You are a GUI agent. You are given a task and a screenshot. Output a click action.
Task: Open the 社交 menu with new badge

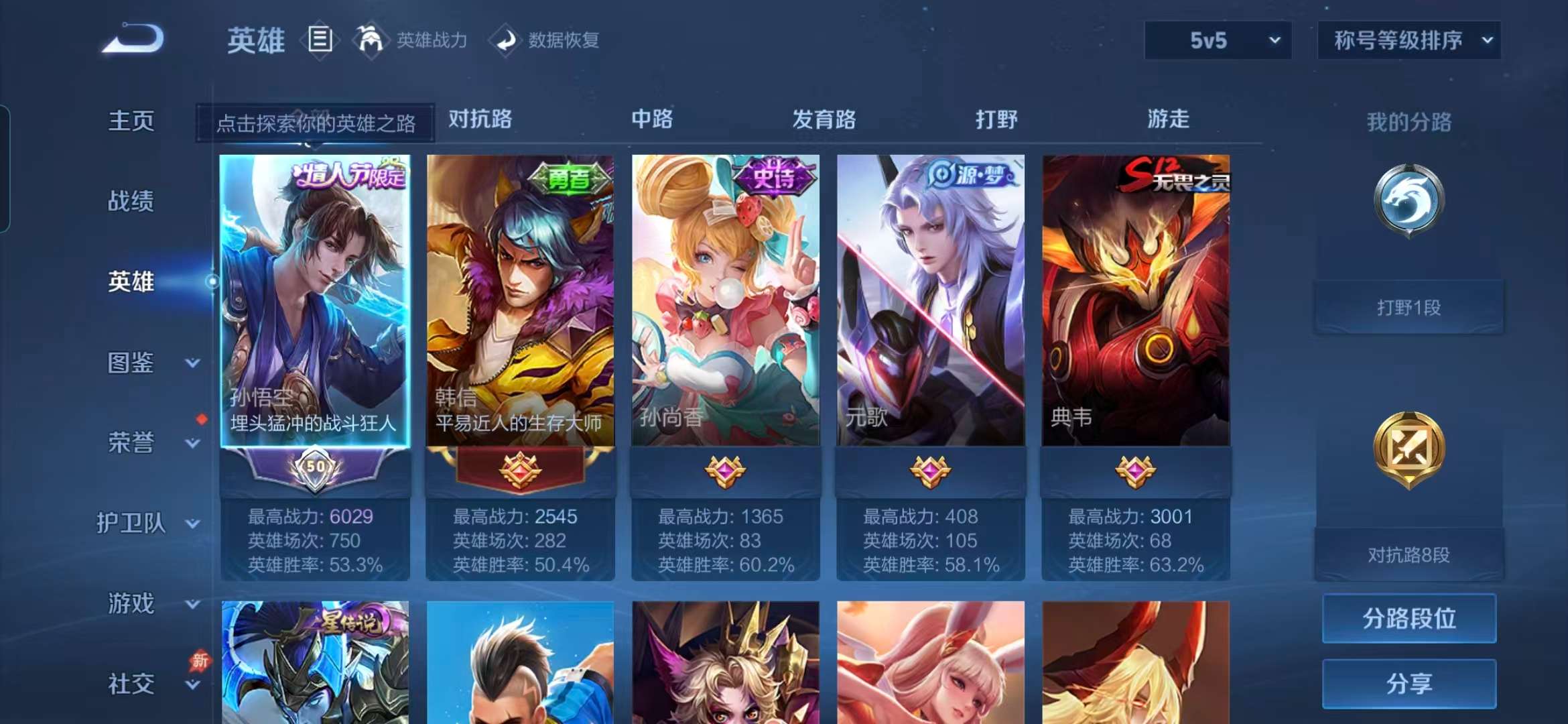131,684
